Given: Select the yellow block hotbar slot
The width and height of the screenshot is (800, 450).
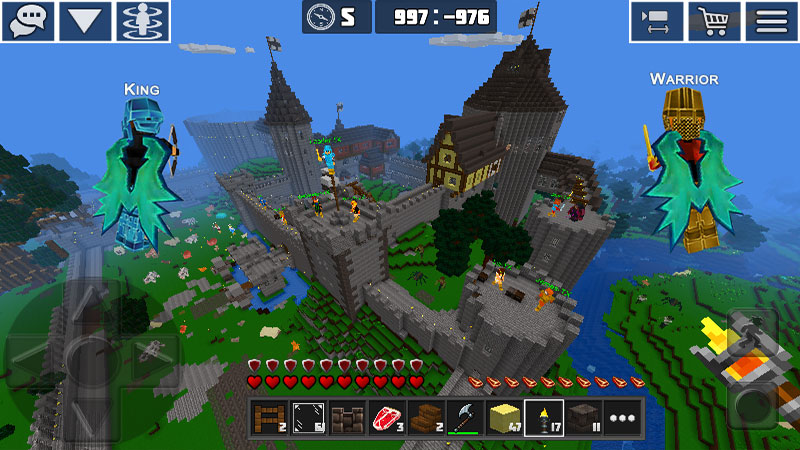Looking at the screenshot, I should tap(505, 418).
